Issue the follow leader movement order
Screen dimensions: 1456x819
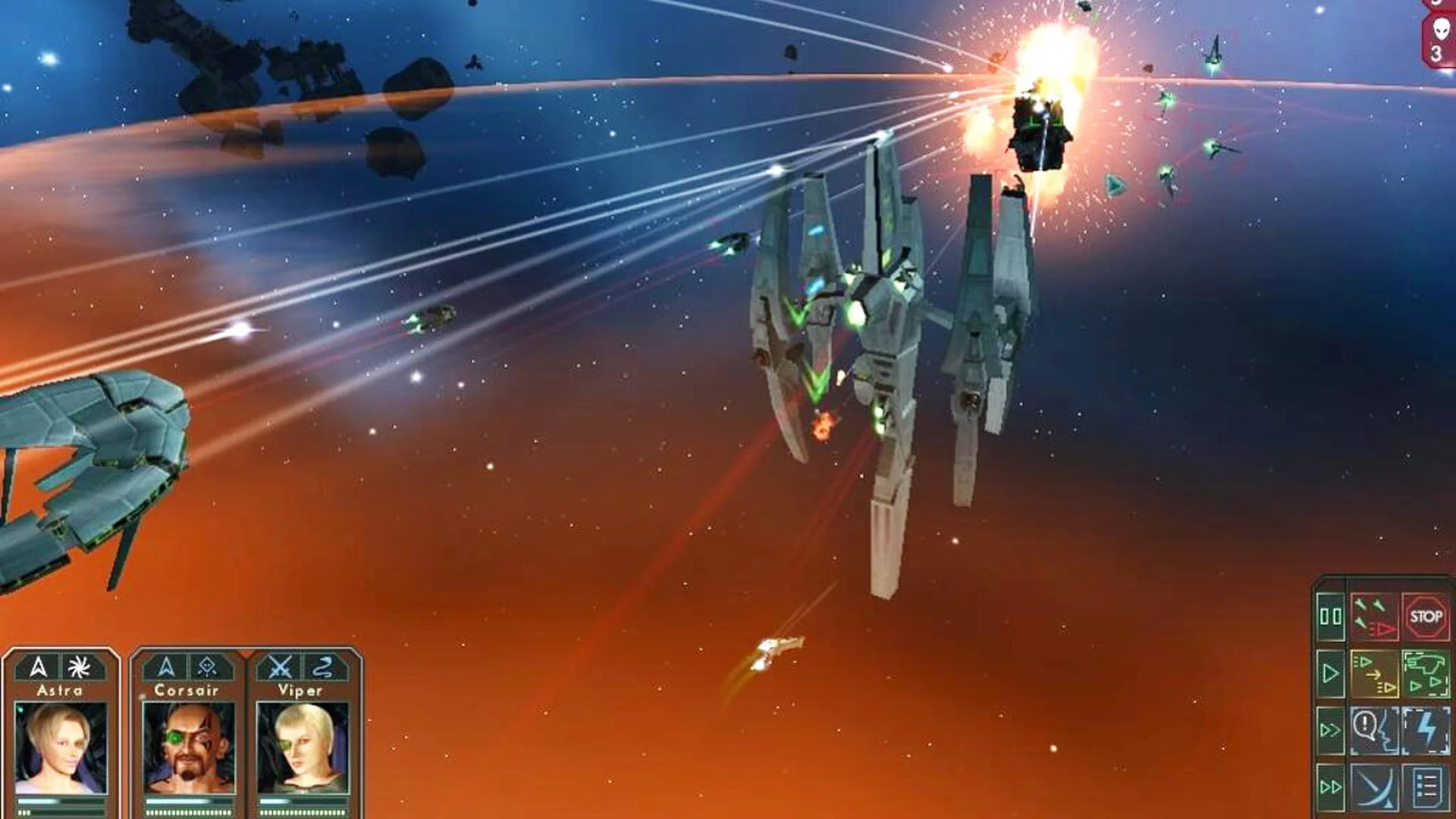[1375, 673]
